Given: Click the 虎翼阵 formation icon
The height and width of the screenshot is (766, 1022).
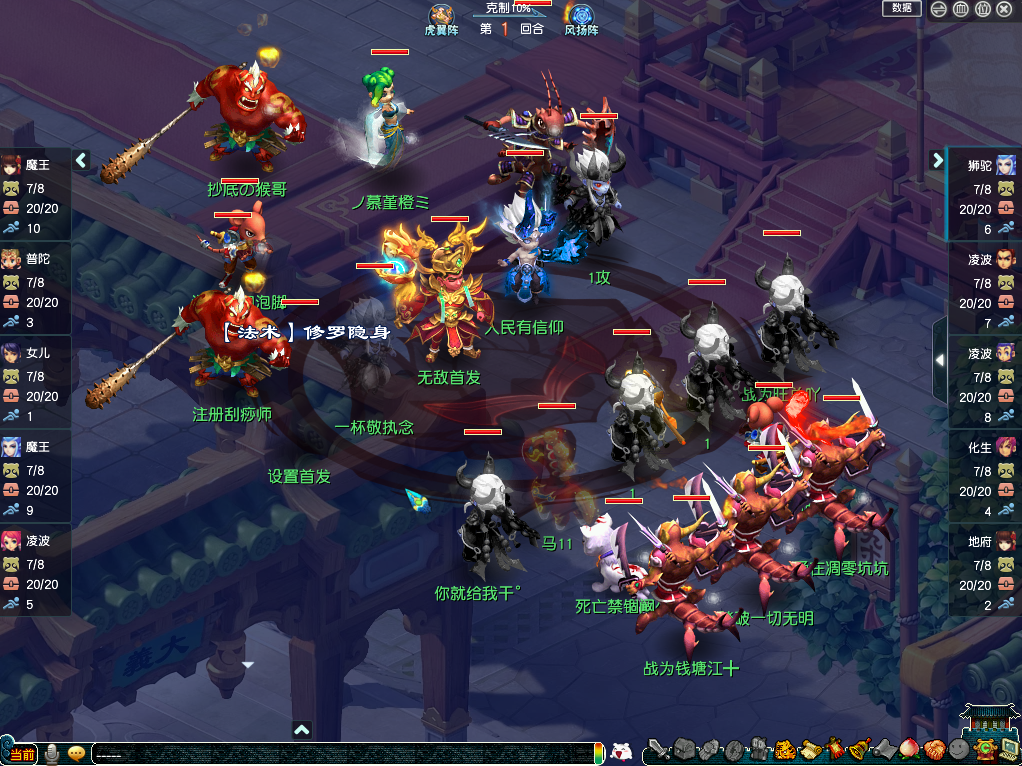Looking at the screenshot, I should point(441,17).
